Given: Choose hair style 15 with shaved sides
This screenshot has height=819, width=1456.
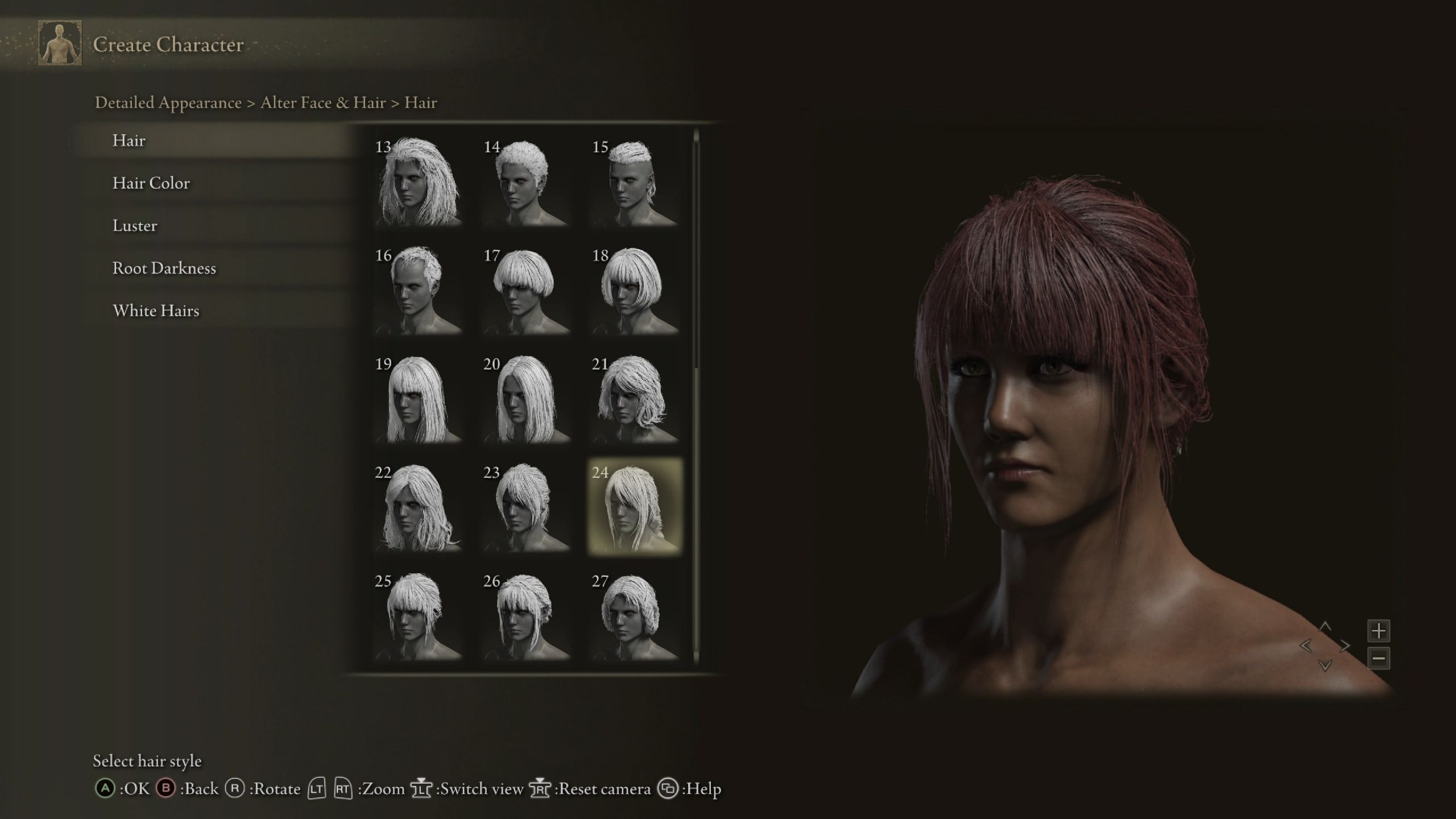Looking at the screenshot, I should tap(634, 181).
